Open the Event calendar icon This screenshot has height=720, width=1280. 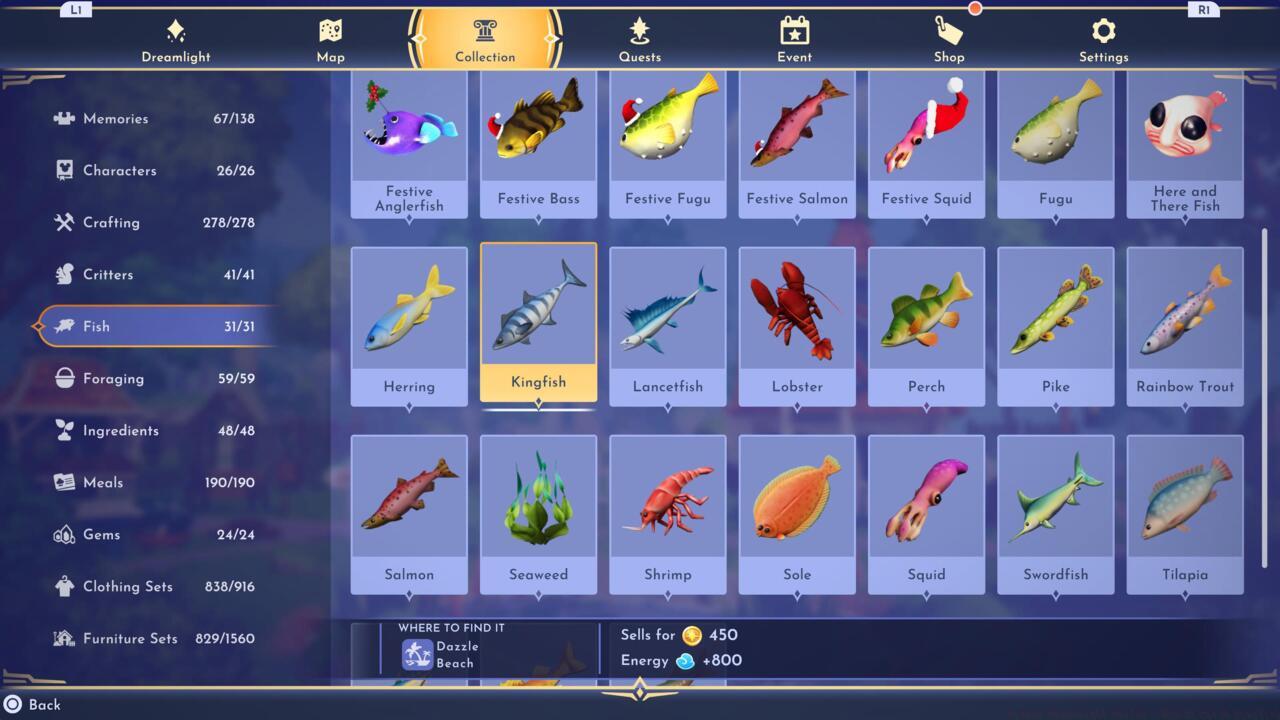point(794,31)
